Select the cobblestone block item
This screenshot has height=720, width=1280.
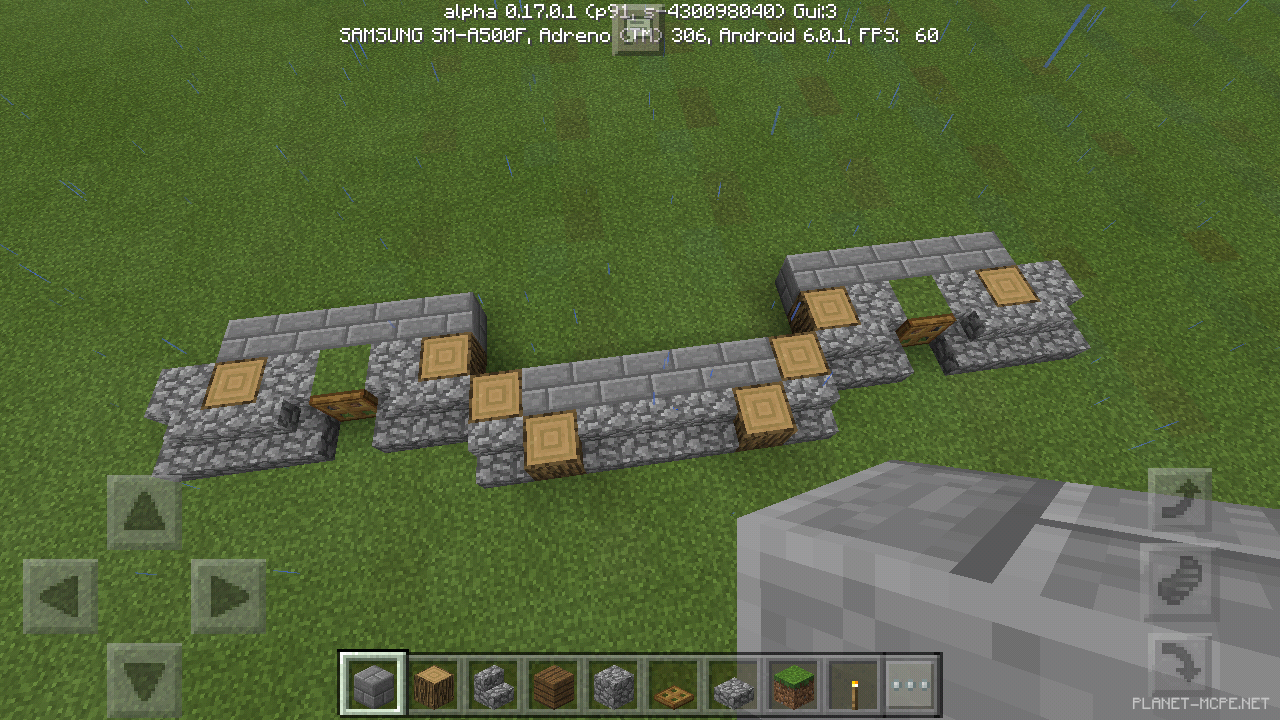(x=612, y=683)
